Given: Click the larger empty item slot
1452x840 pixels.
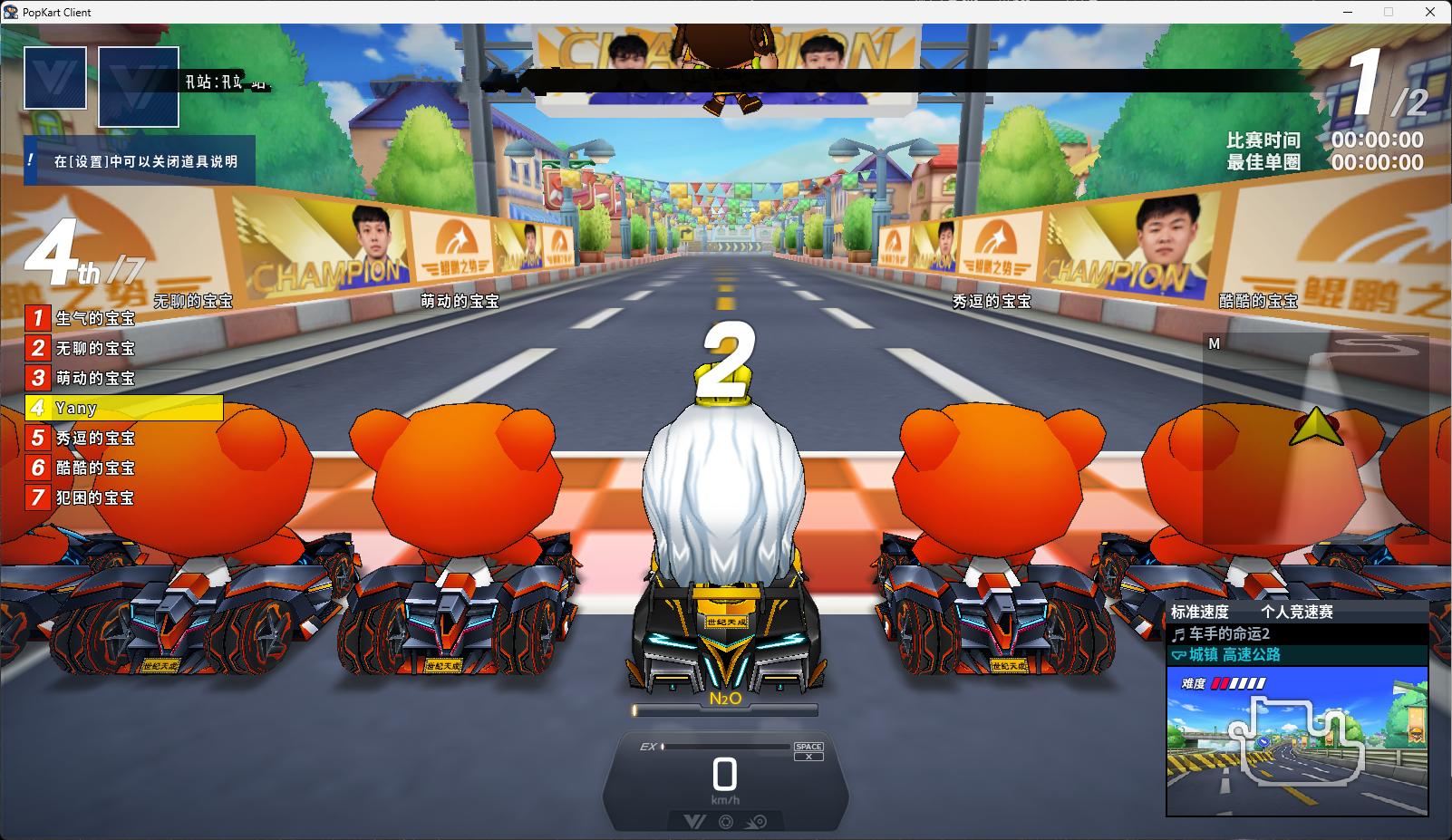Looking at the screenshot, I should pyautogui.click(x=139, y=87).
